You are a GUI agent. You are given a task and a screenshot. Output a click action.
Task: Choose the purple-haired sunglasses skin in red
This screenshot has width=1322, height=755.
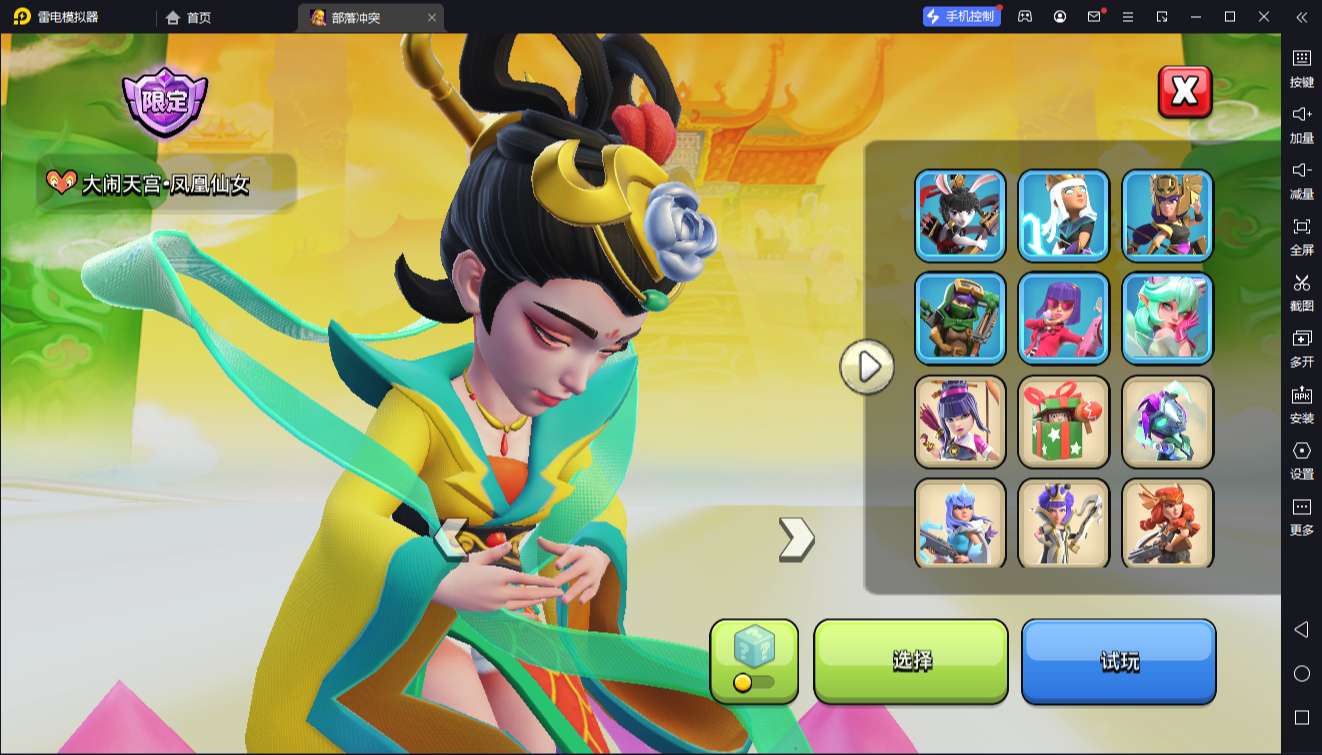click(1064, 318)
